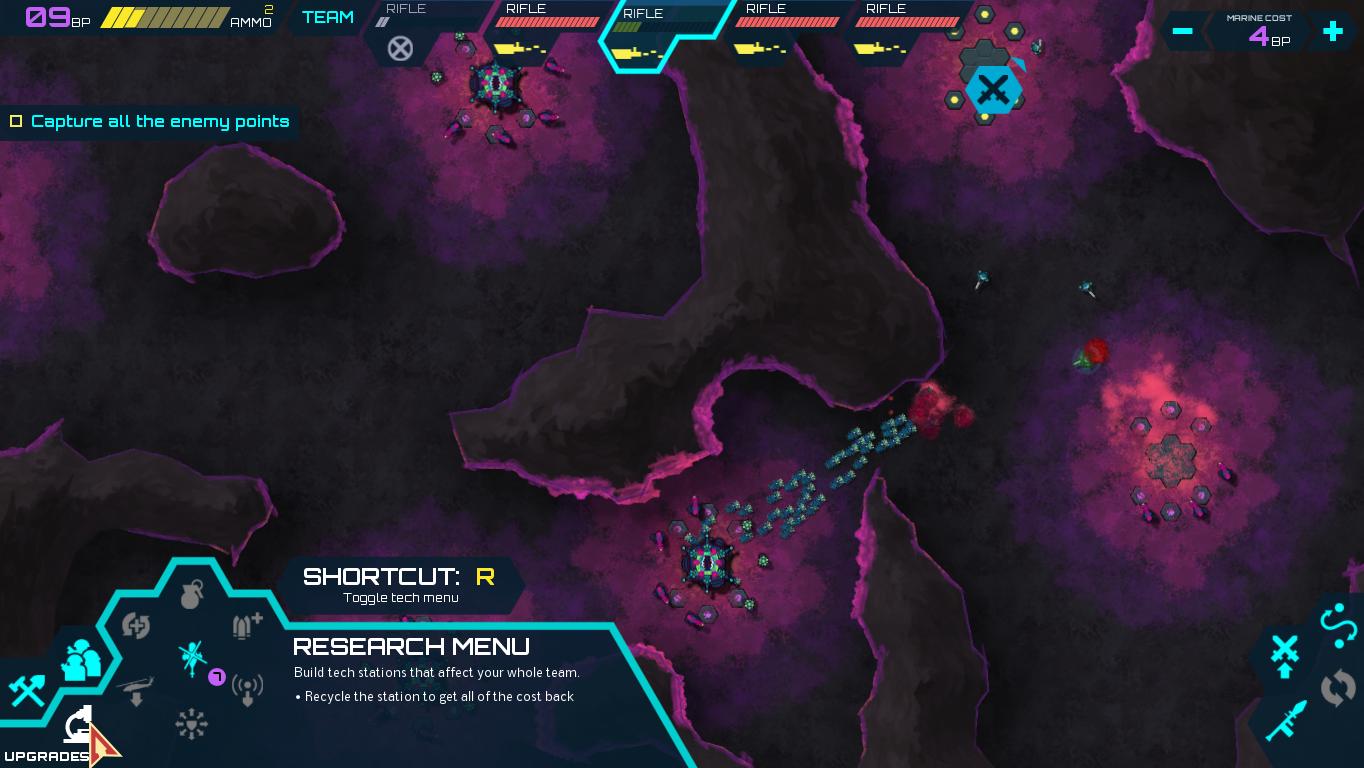The width and height of the screenshot is (1364, 768).
Task: Add a marine with plus button
Action: [1332, 31]
